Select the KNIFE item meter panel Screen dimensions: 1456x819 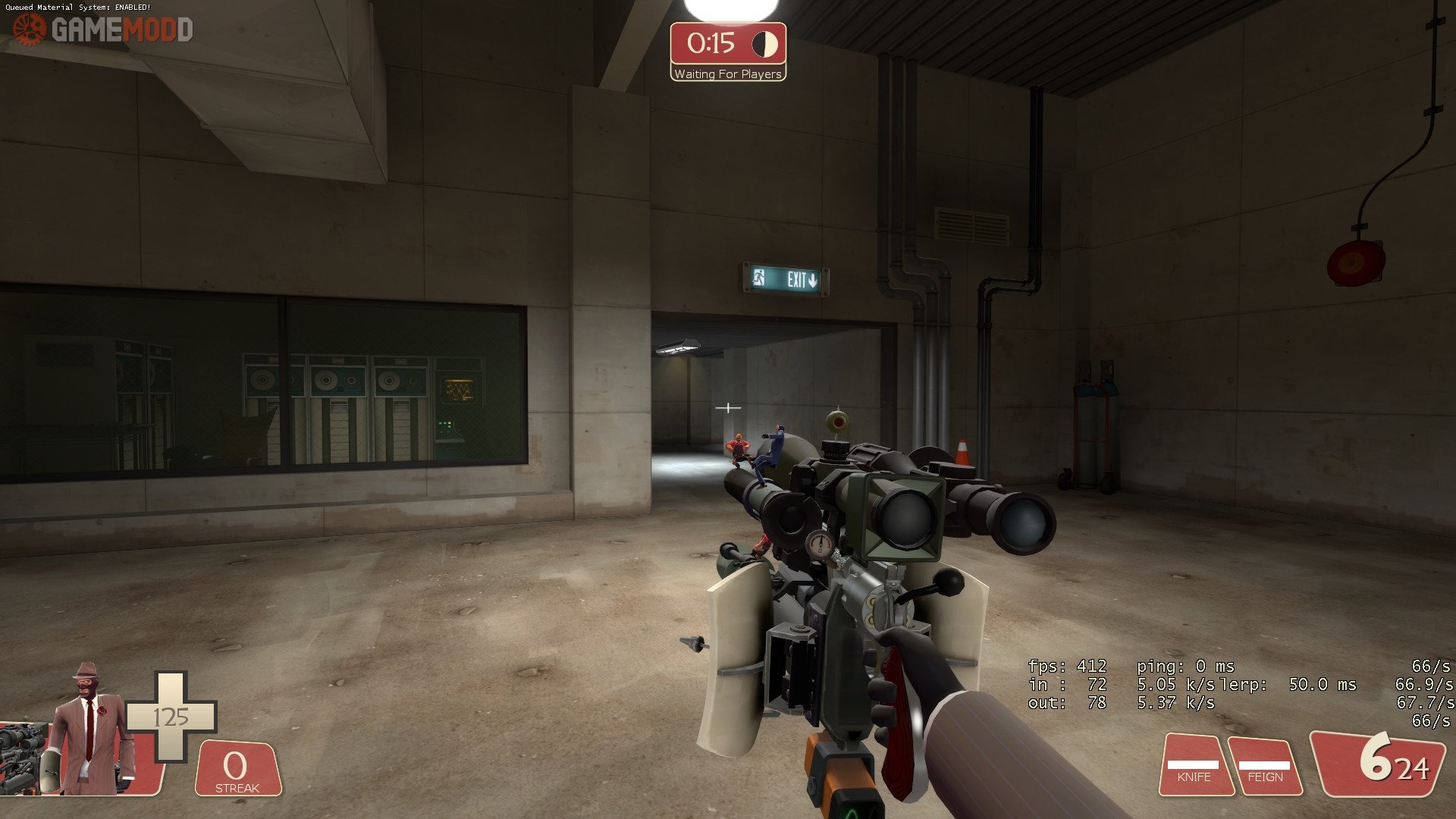[1194, 766]
